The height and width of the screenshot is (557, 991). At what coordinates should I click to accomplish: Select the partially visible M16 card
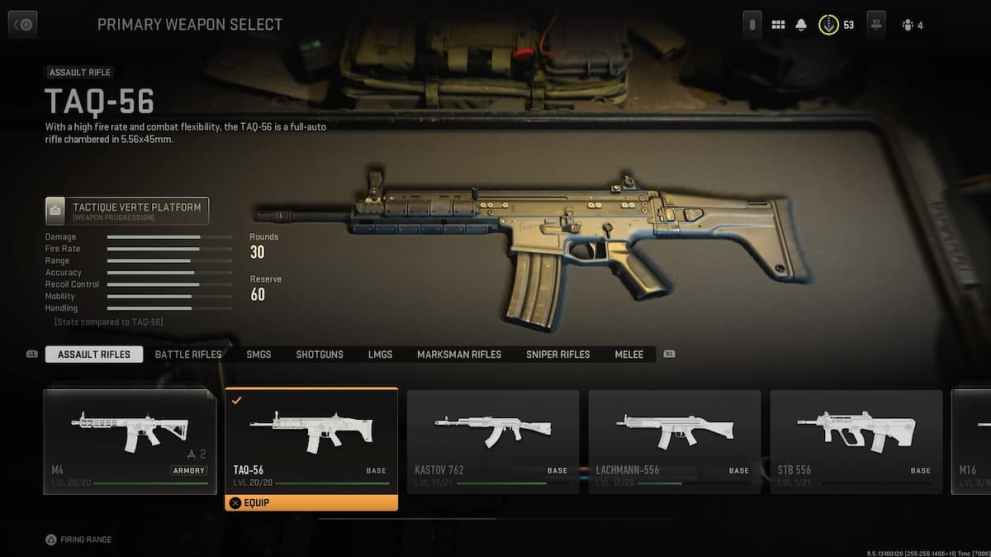972,440
